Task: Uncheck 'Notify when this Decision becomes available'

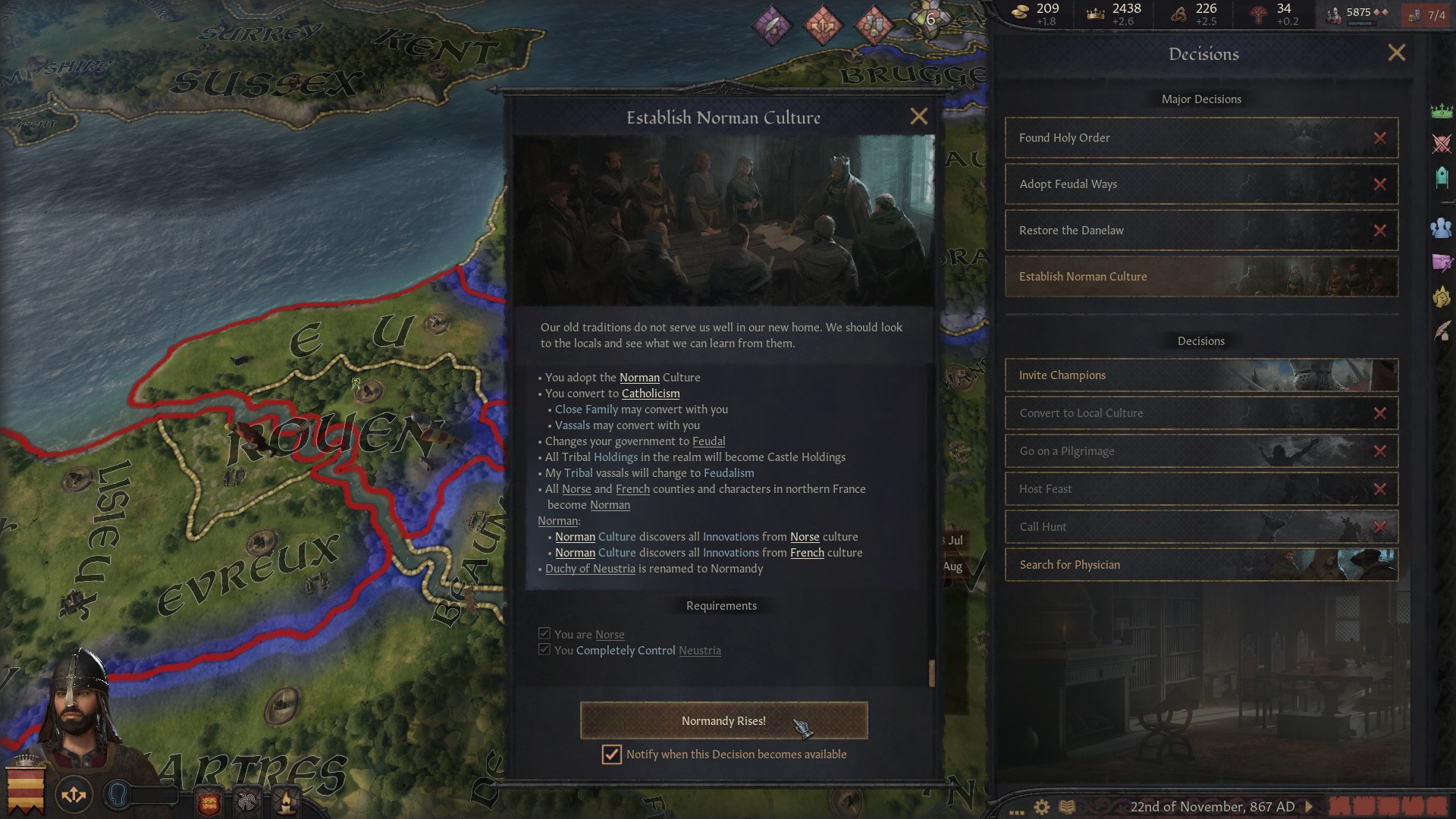Action: click(x=612, y=754)
